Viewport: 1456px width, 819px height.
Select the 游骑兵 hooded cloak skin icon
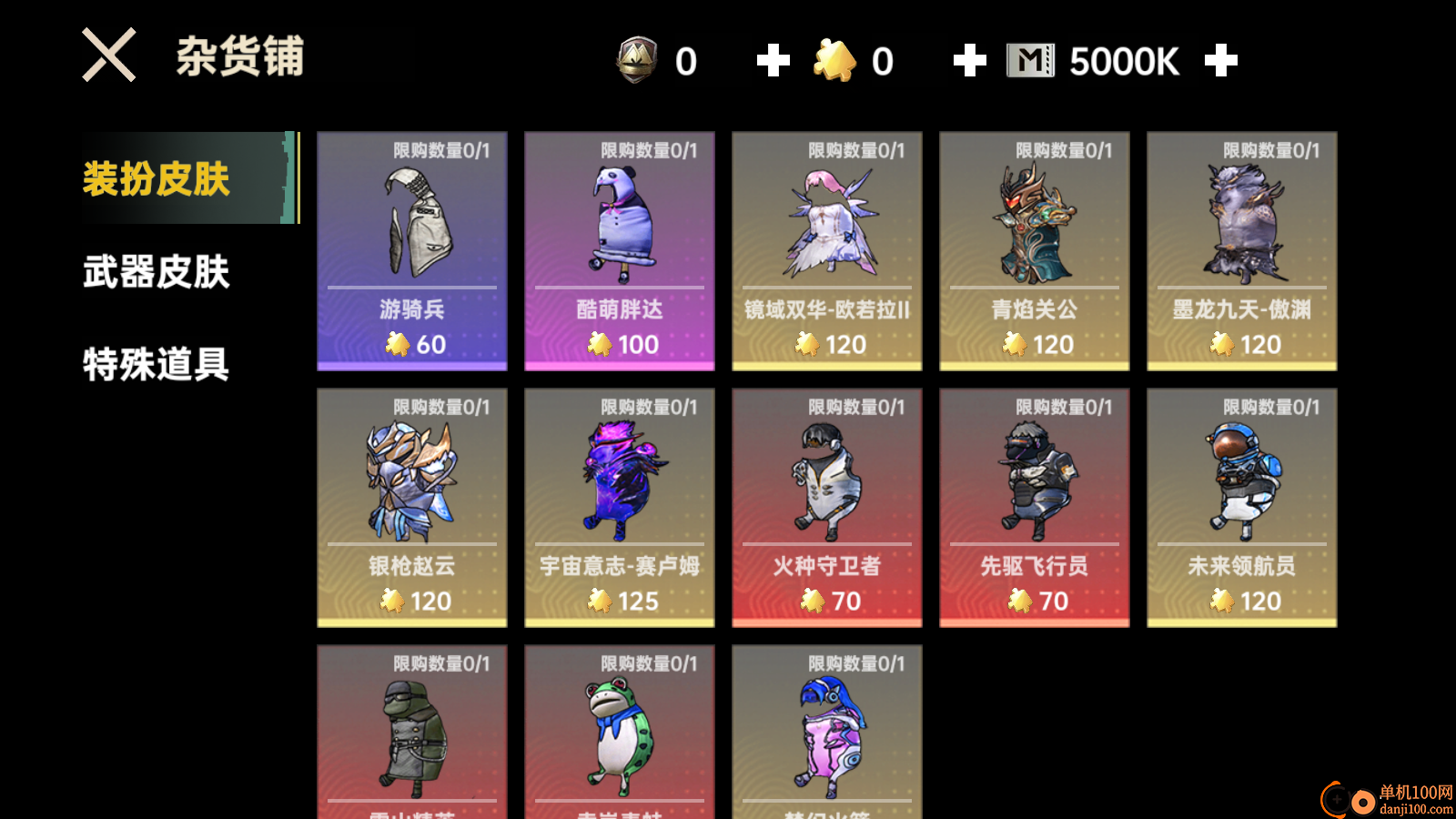pos(411,223)
